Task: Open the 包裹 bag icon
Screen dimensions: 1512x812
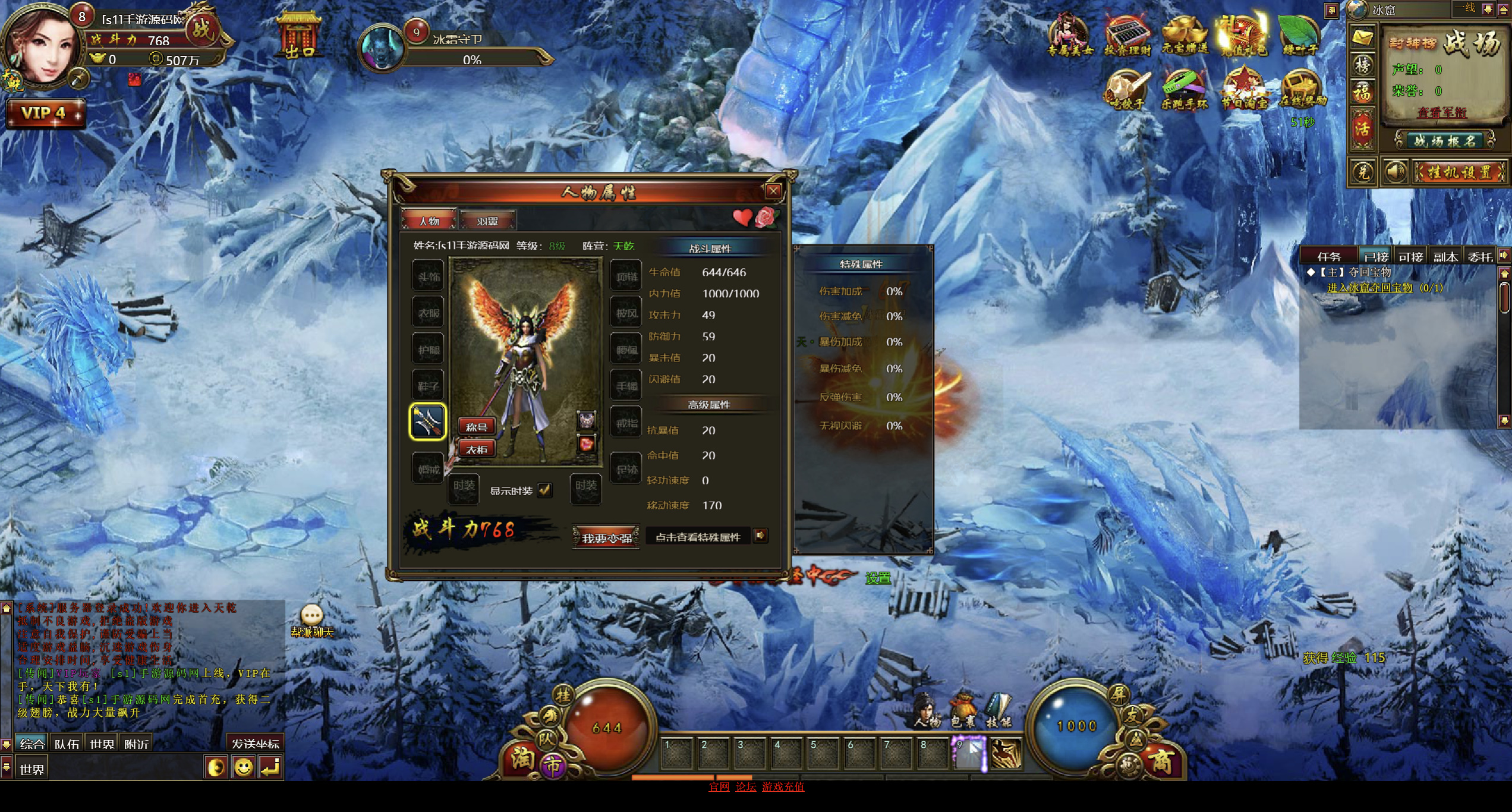Action: (962, 710)
